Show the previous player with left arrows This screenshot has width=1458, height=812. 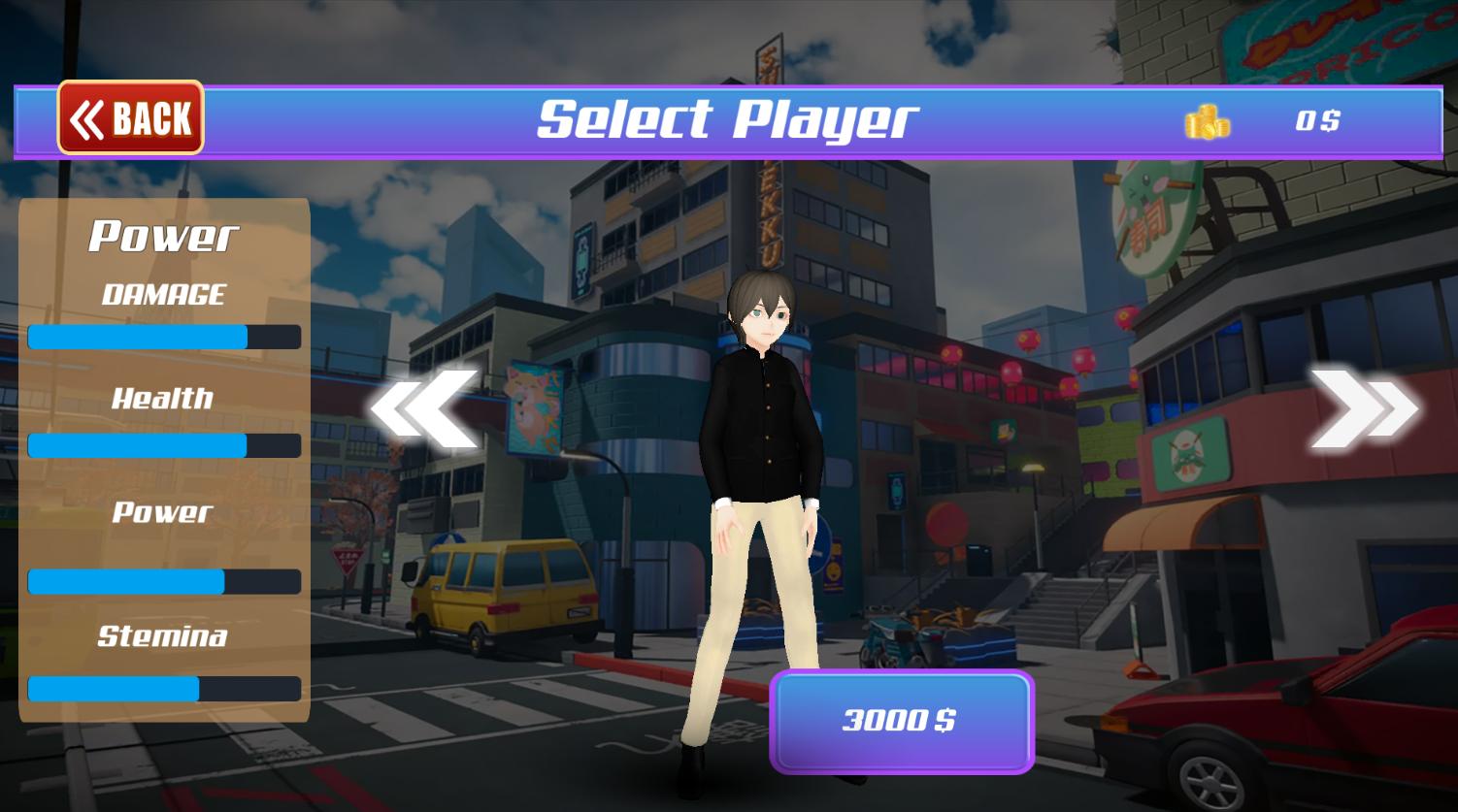424,408
